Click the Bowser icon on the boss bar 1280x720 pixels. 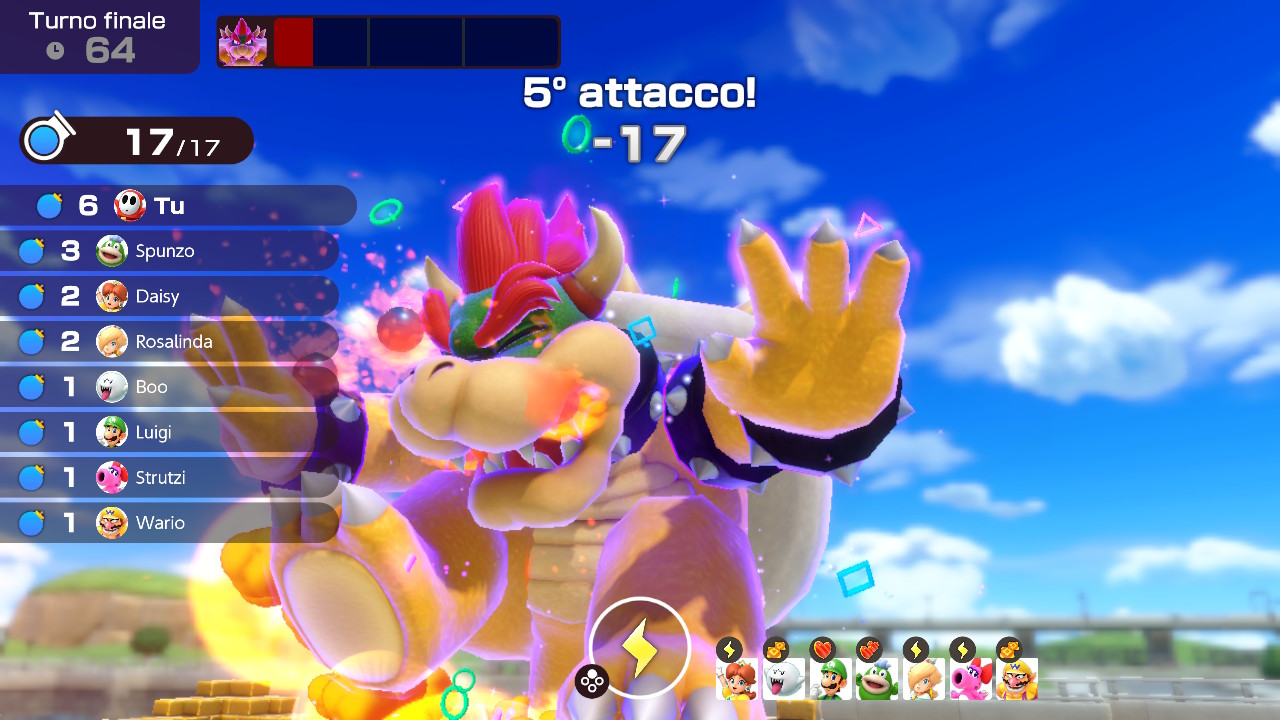click(243, 42)
